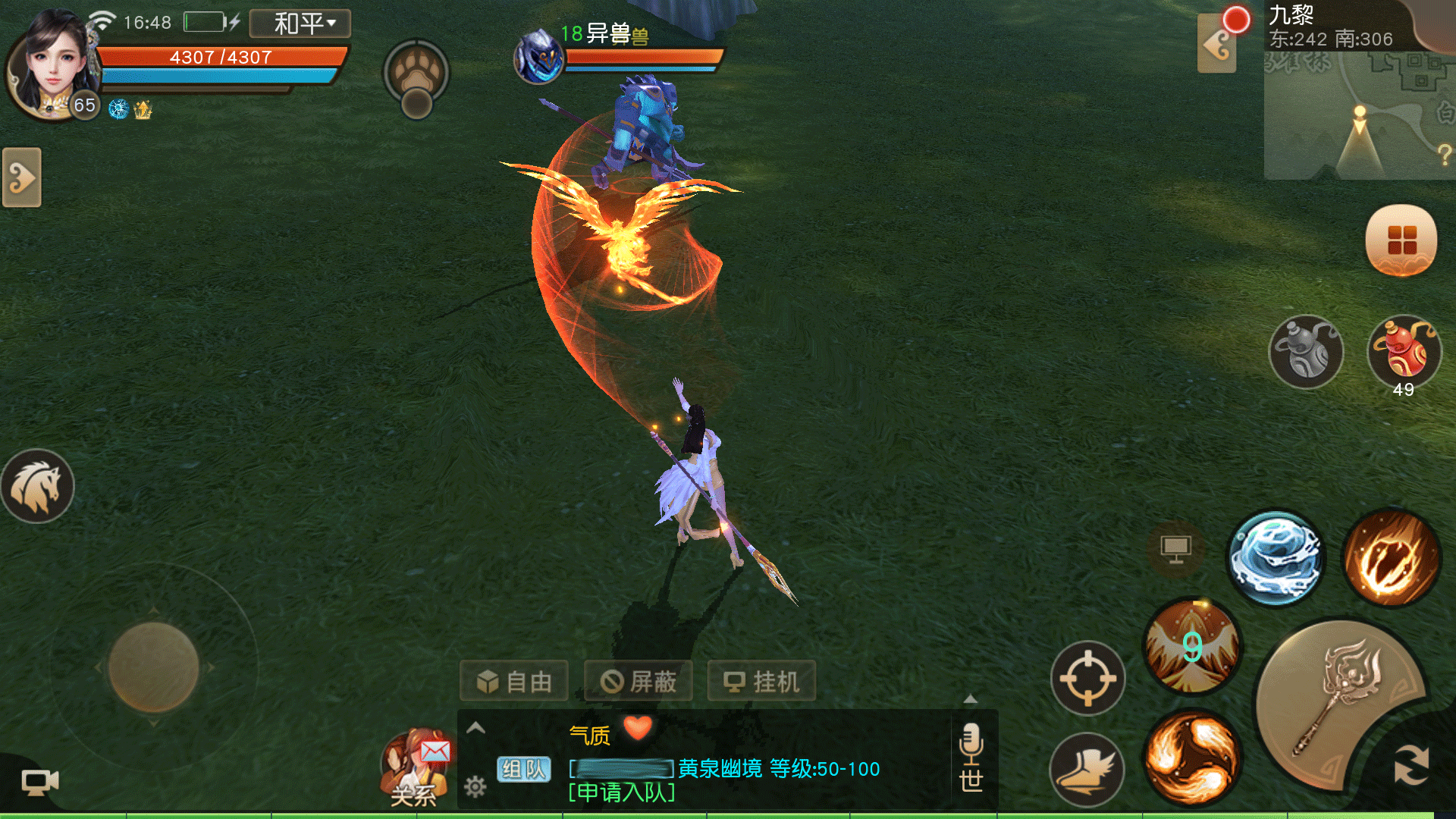Use the red gourd potion
This screenshot has height=819, width=1456.
tap(1404, 352)
